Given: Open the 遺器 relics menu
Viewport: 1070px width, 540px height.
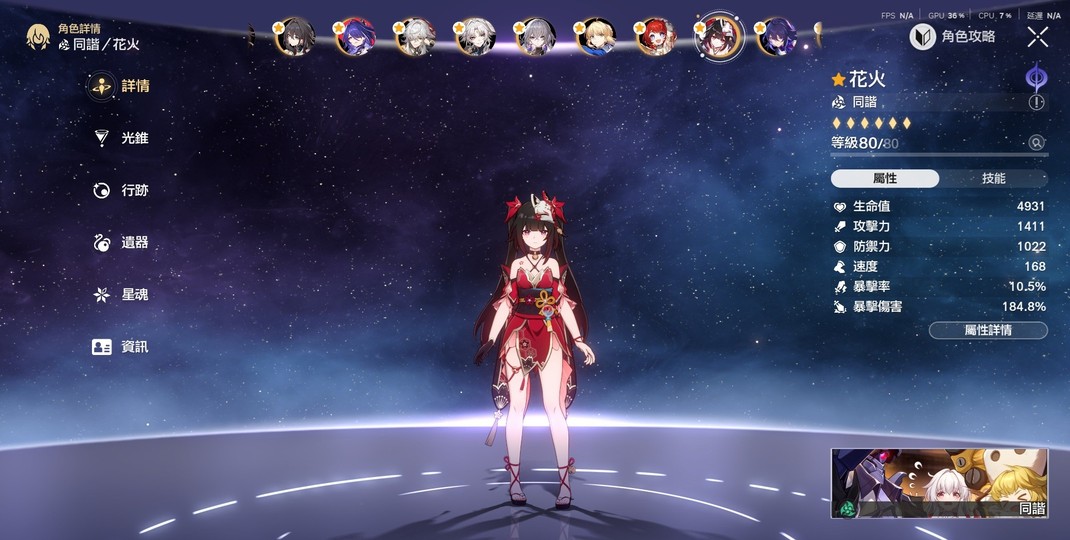Looking at the screenshot, I should click(x=121, y=242).
